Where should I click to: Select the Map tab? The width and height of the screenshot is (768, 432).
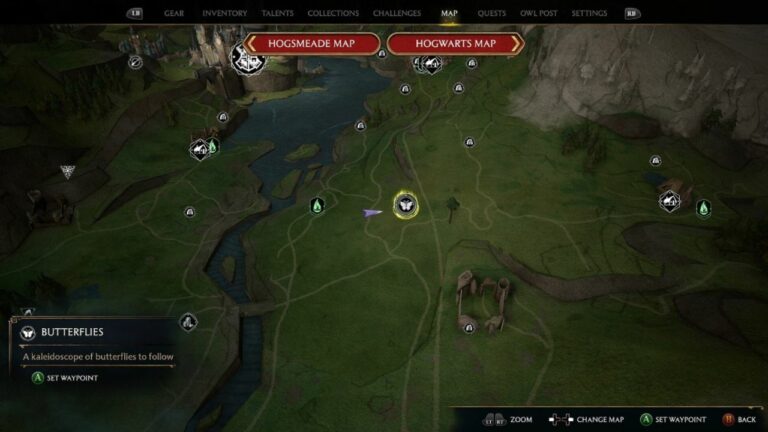click(449, 14)
